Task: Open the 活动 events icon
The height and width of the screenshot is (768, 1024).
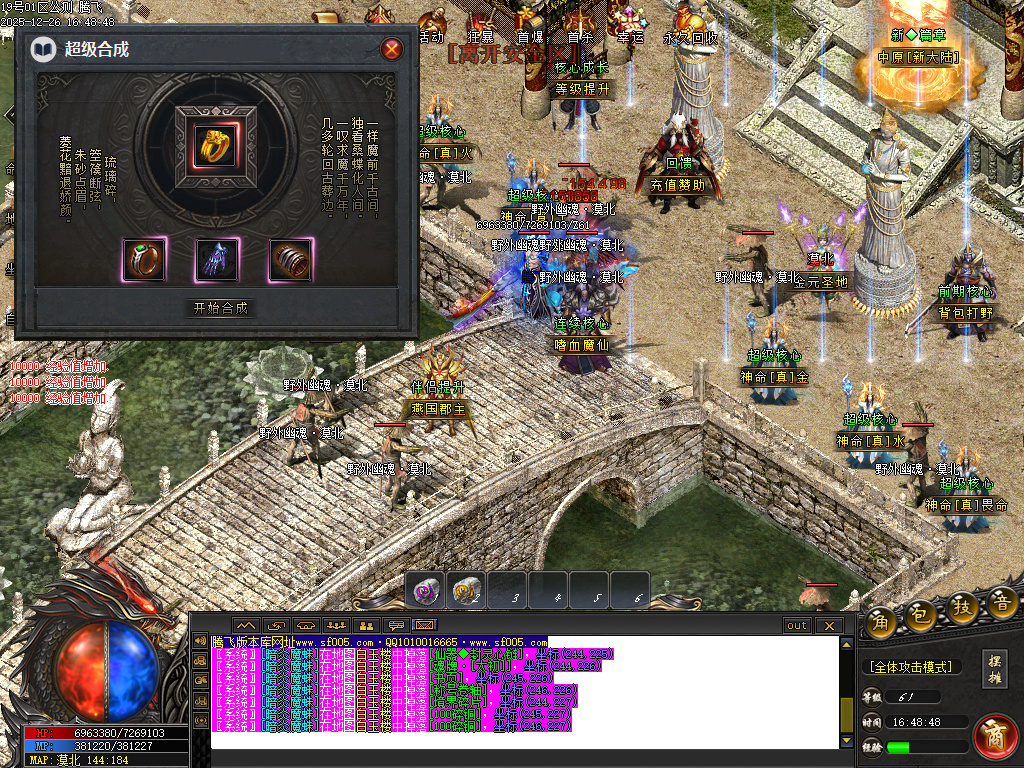Action: [431, 27]
